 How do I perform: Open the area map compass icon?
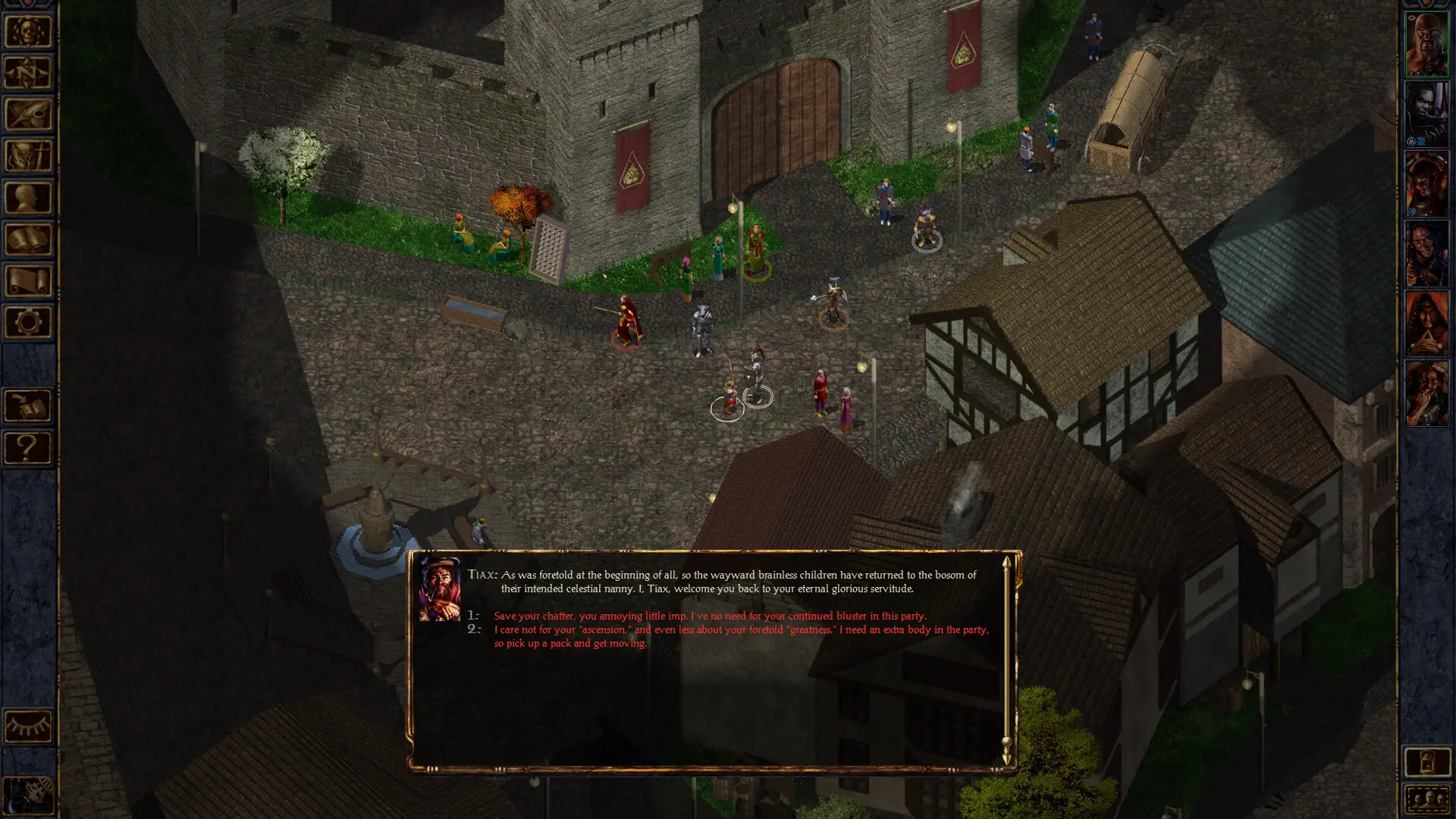[28, 74]
